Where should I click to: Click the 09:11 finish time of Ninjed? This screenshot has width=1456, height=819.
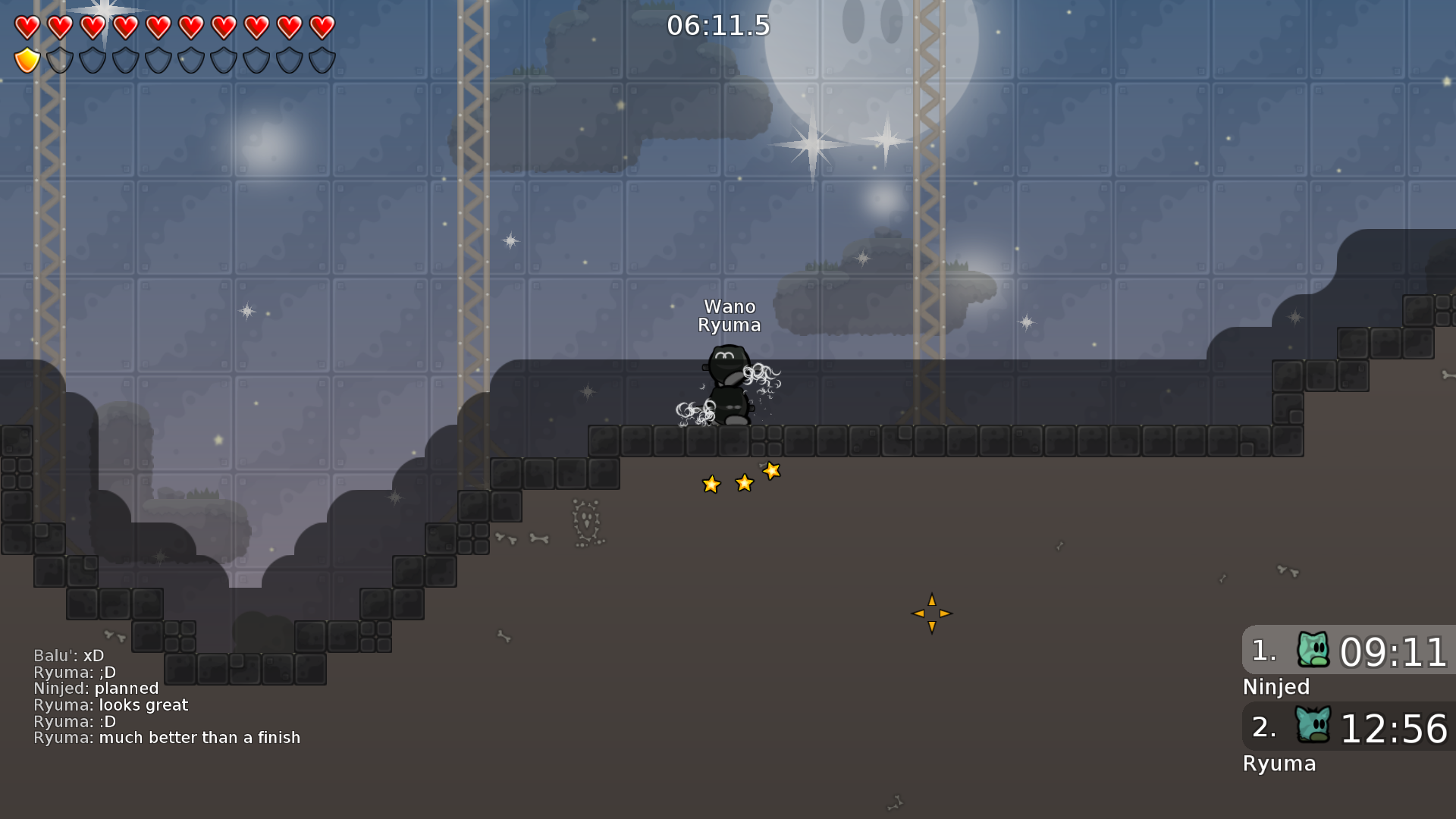click(x=1395, y=652)
